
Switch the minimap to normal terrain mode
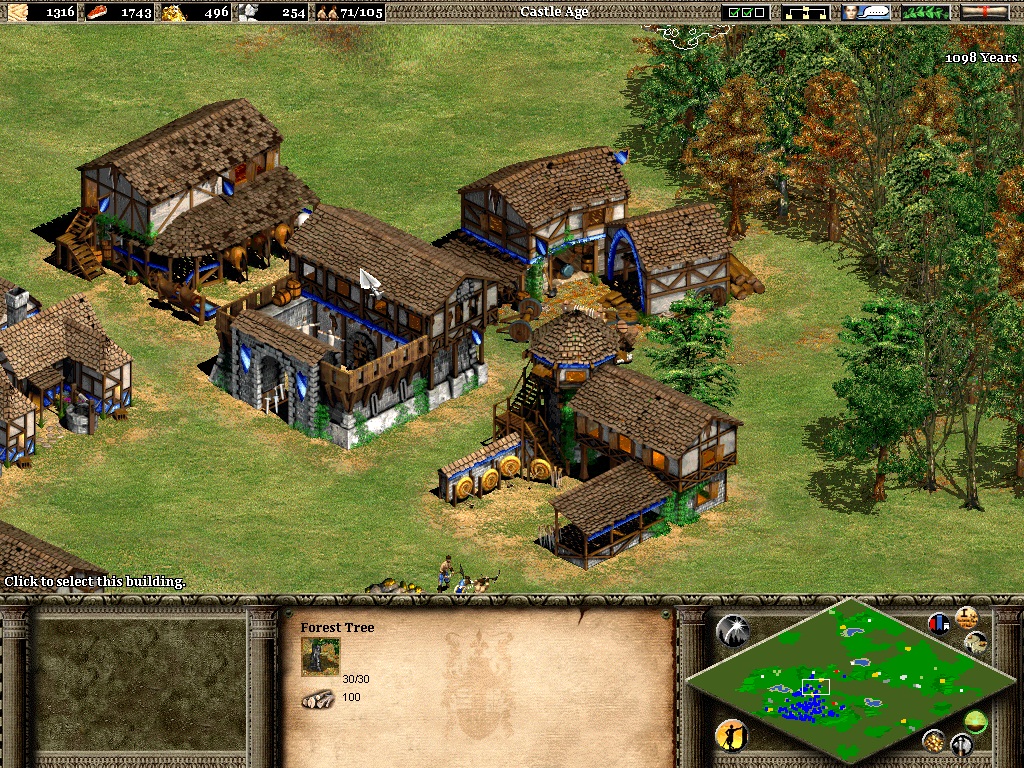point(975,720)
